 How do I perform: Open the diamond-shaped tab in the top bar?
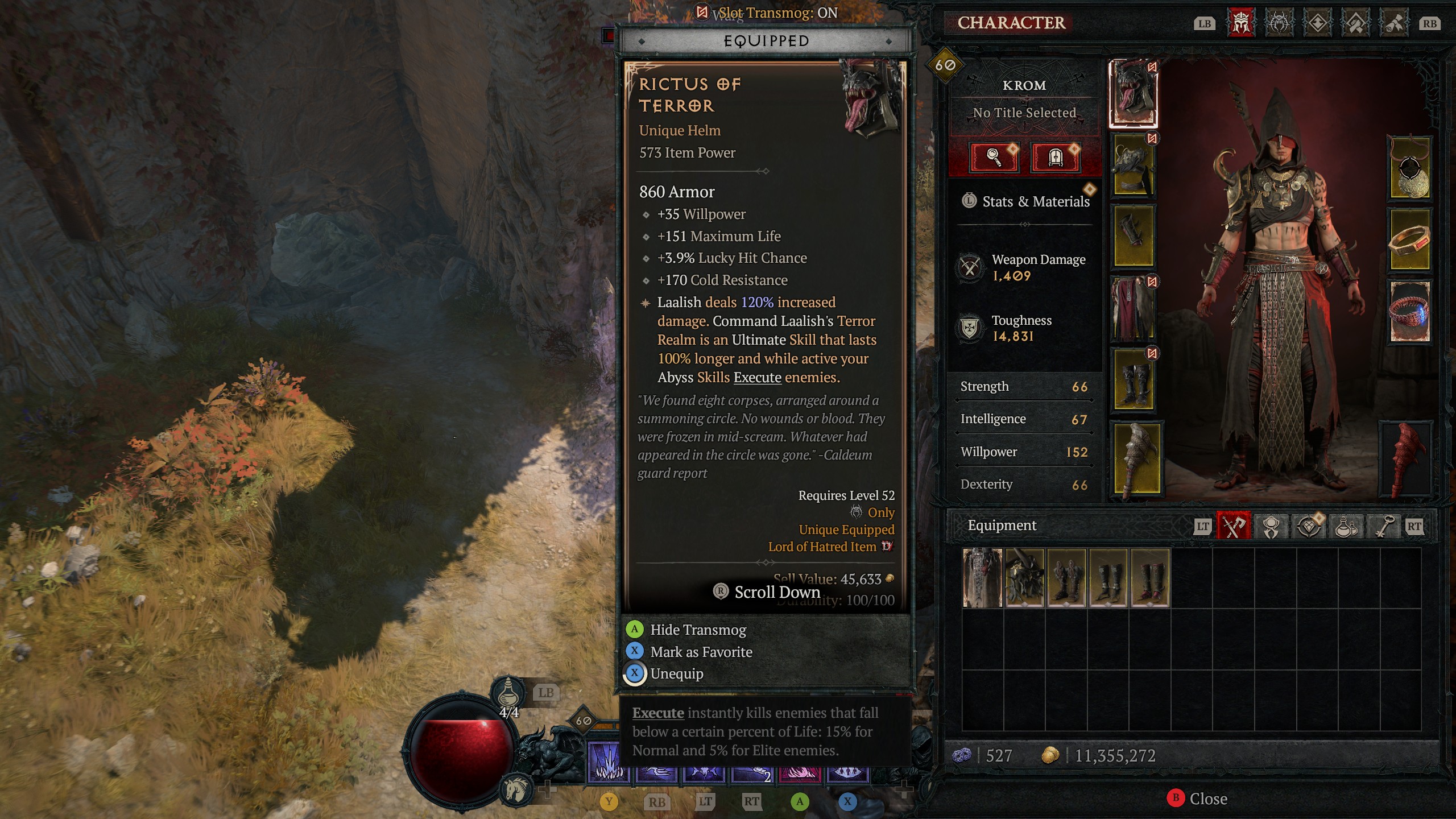1317,24
